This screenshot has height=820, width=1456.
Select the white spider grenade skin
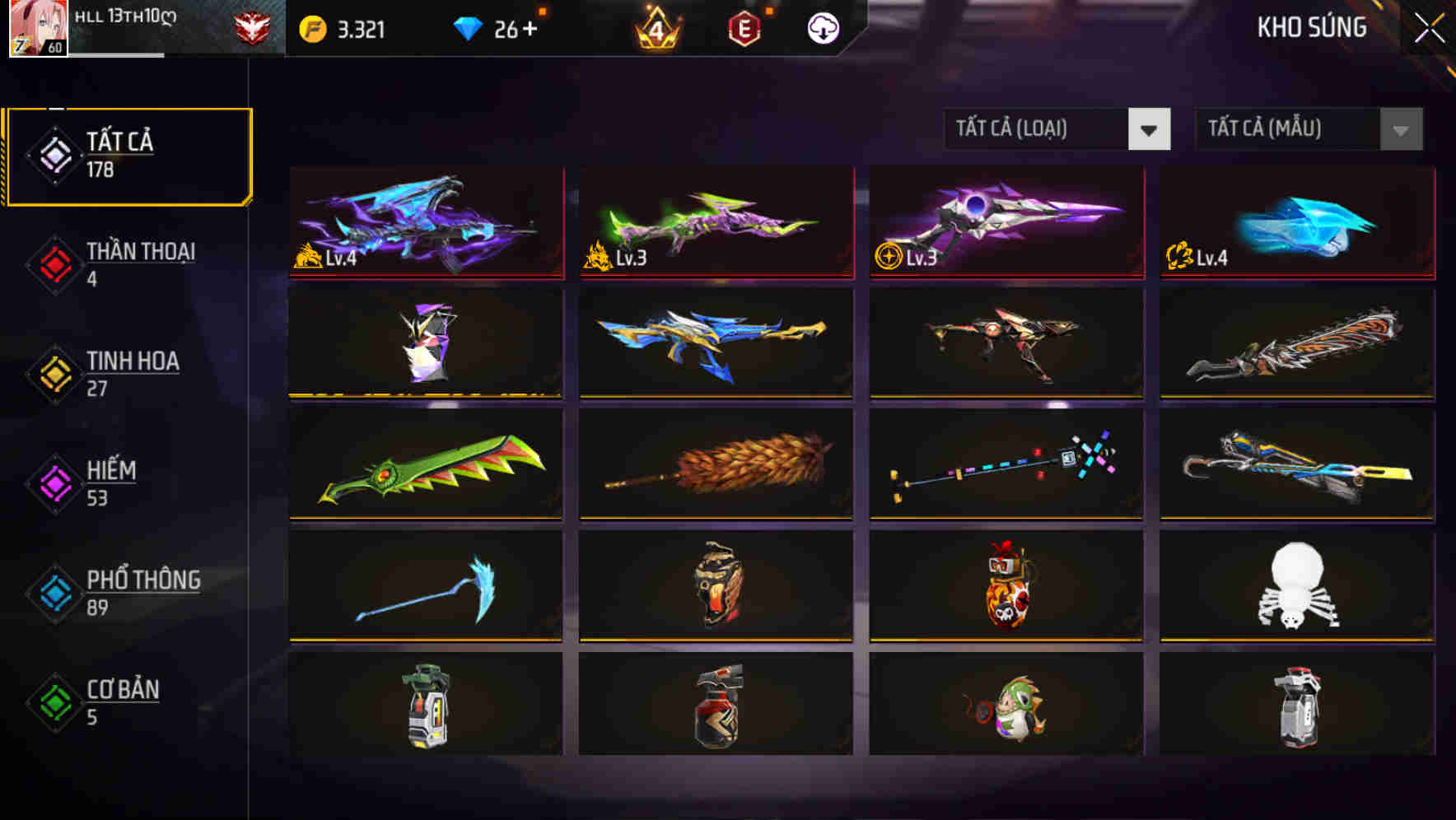point(1296,588)
